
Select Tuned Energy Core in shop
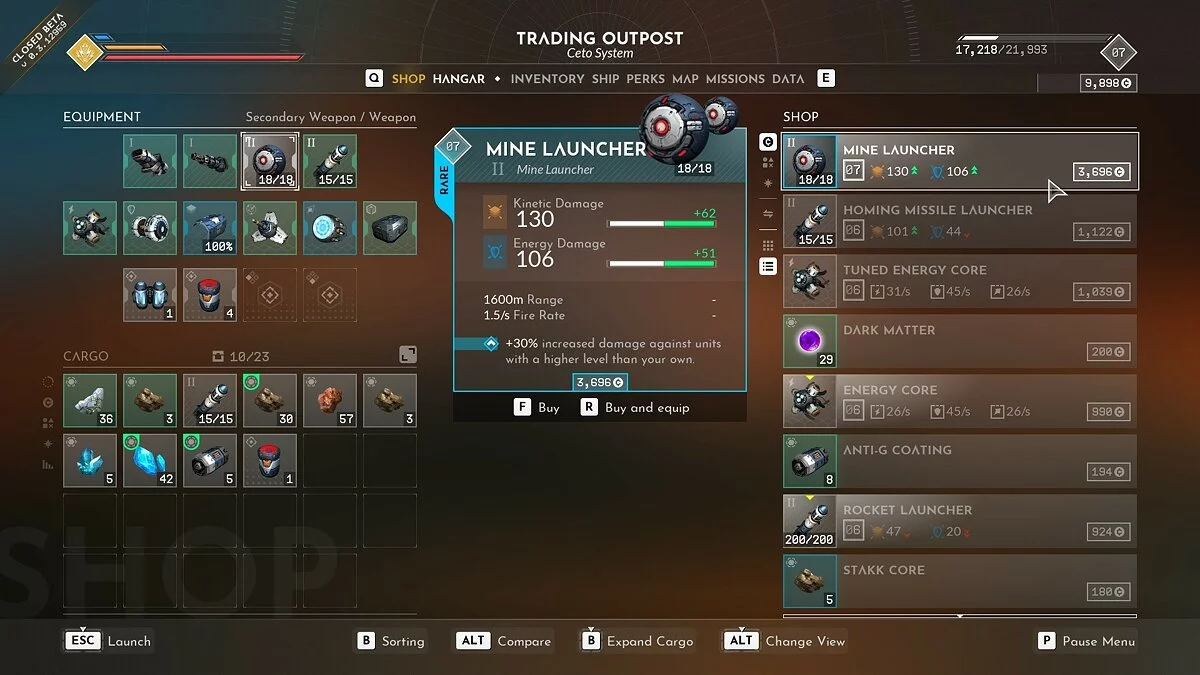click(958, 281)
